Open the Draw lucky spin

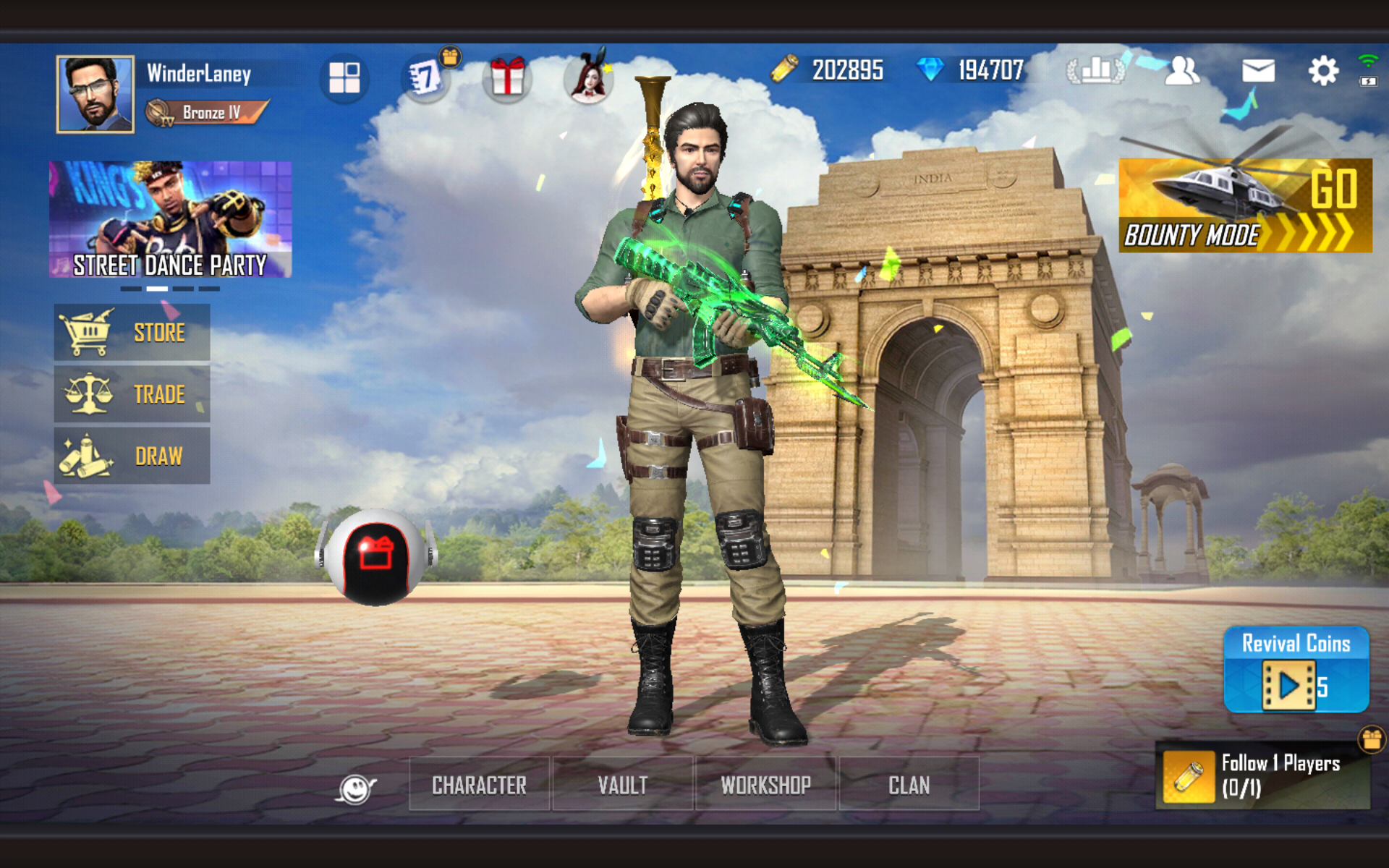tap(132, 455)
